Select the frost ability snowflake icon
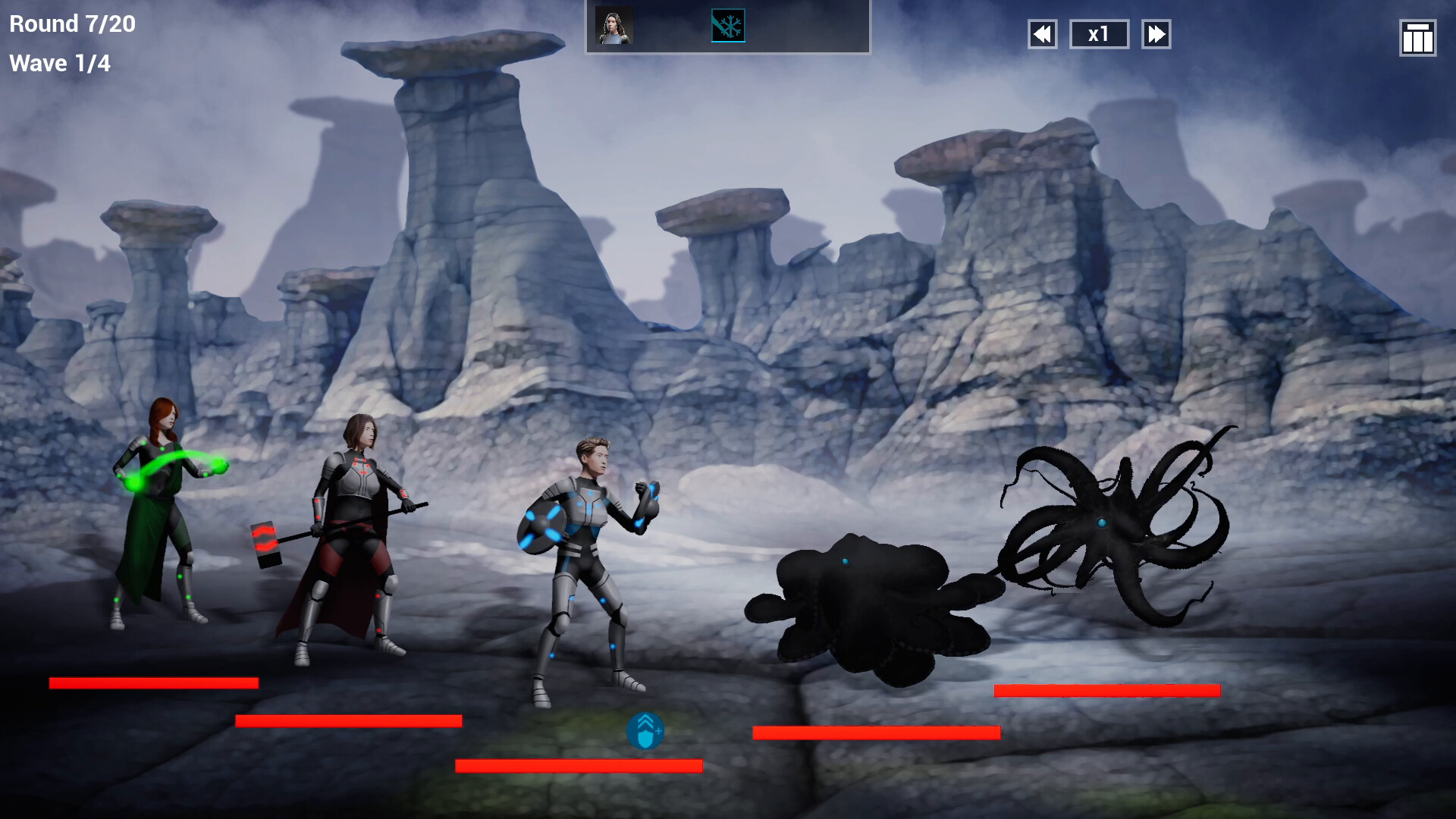Screen dimensions: 1456x819 (x=729, y=25)
